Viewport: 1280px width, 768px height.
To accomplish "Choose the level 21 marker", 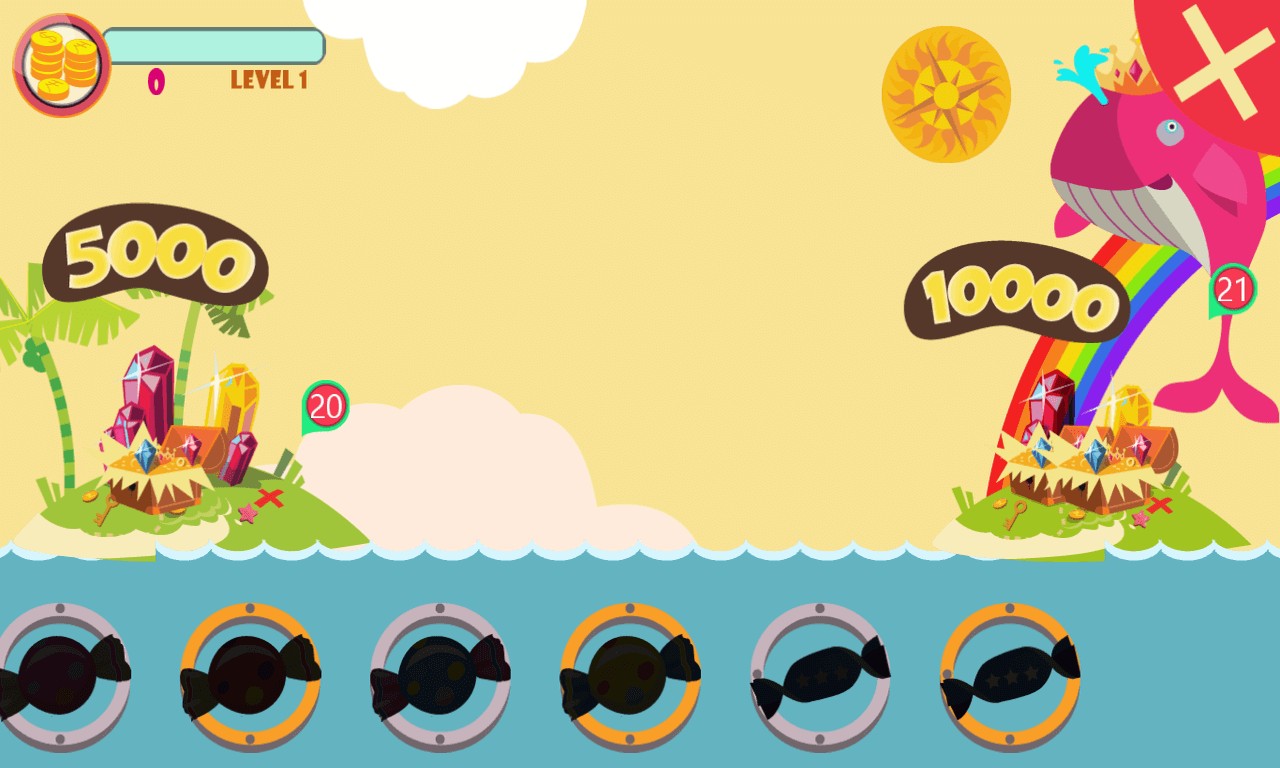I will coord(1233,290).
